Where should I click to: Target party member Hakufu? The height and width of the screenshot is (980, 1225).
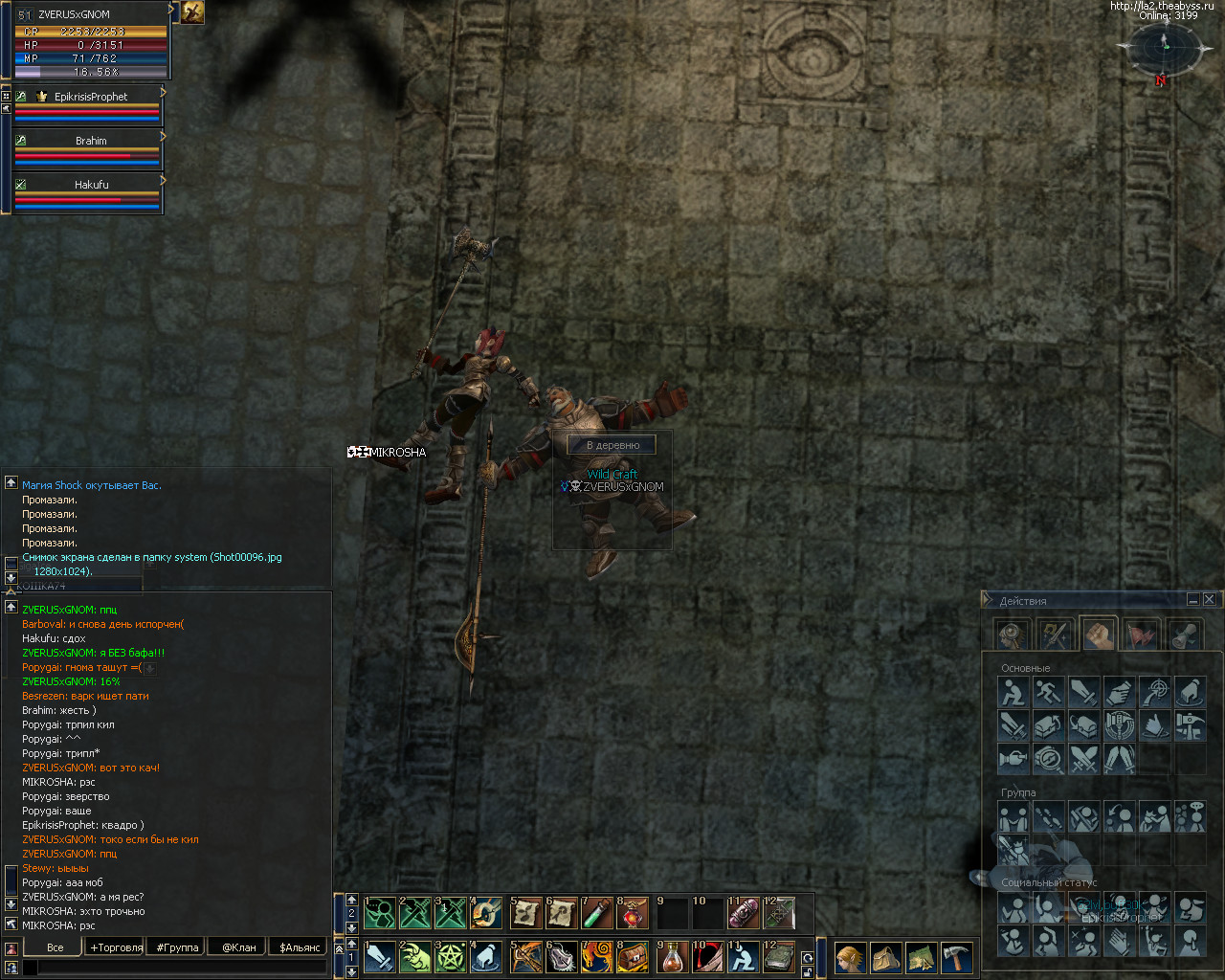point(90,186)
